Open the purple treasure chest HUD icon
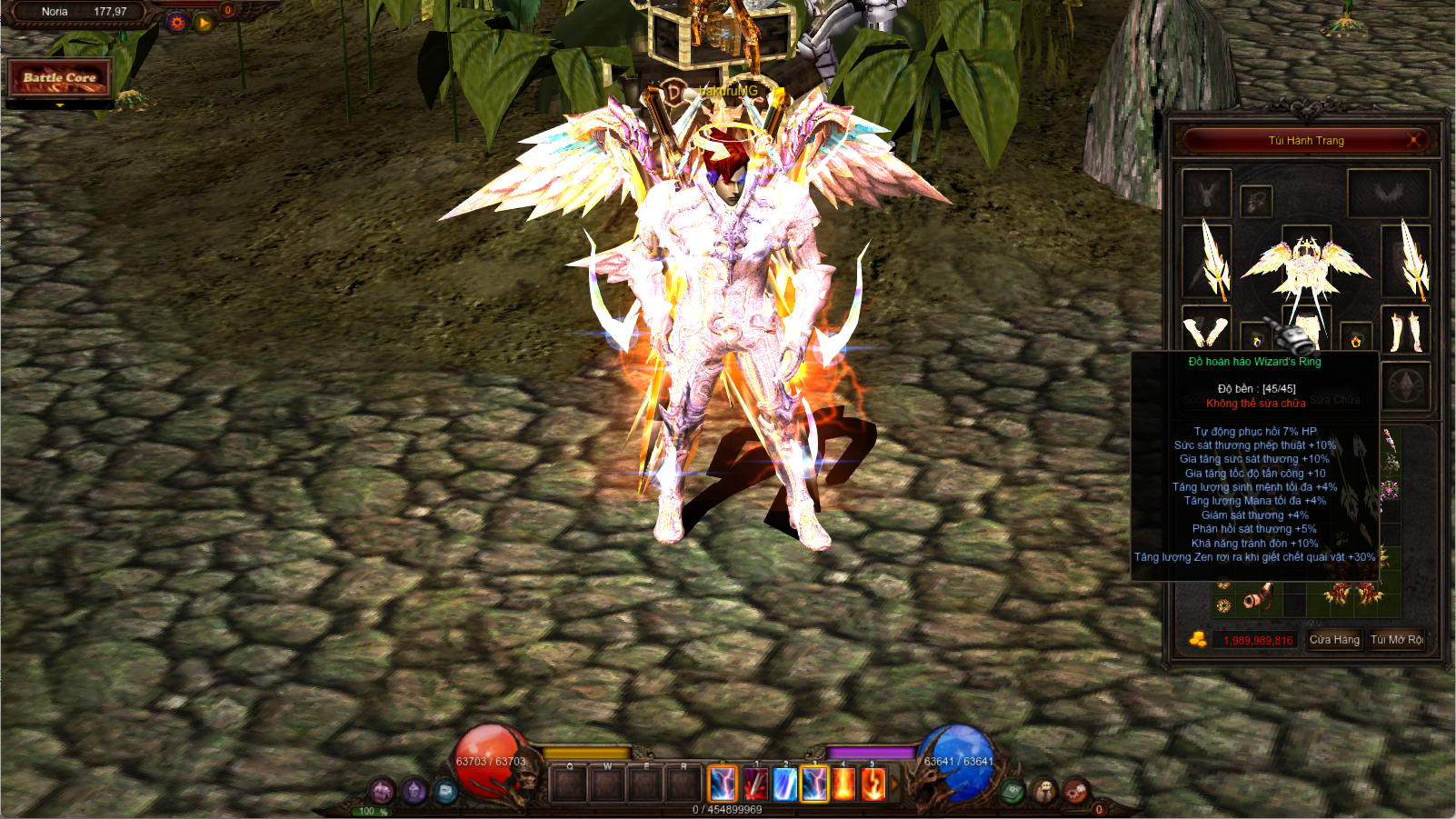This screenshot has width=1456, height=819. click(x=382, y=791)
